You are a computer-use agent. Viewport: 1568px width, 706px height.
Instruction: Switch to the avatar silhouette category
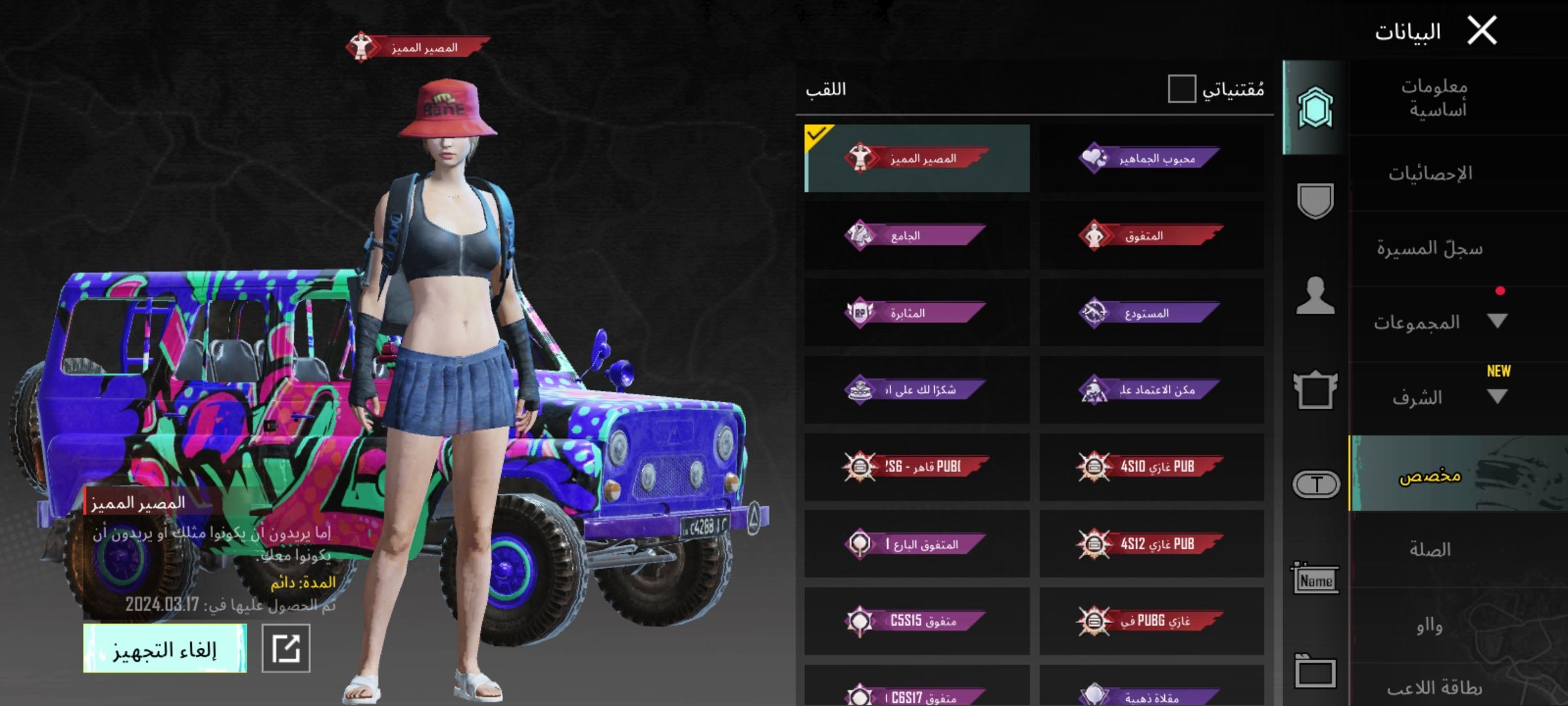pyautogui.click(x=1315, y=296)
